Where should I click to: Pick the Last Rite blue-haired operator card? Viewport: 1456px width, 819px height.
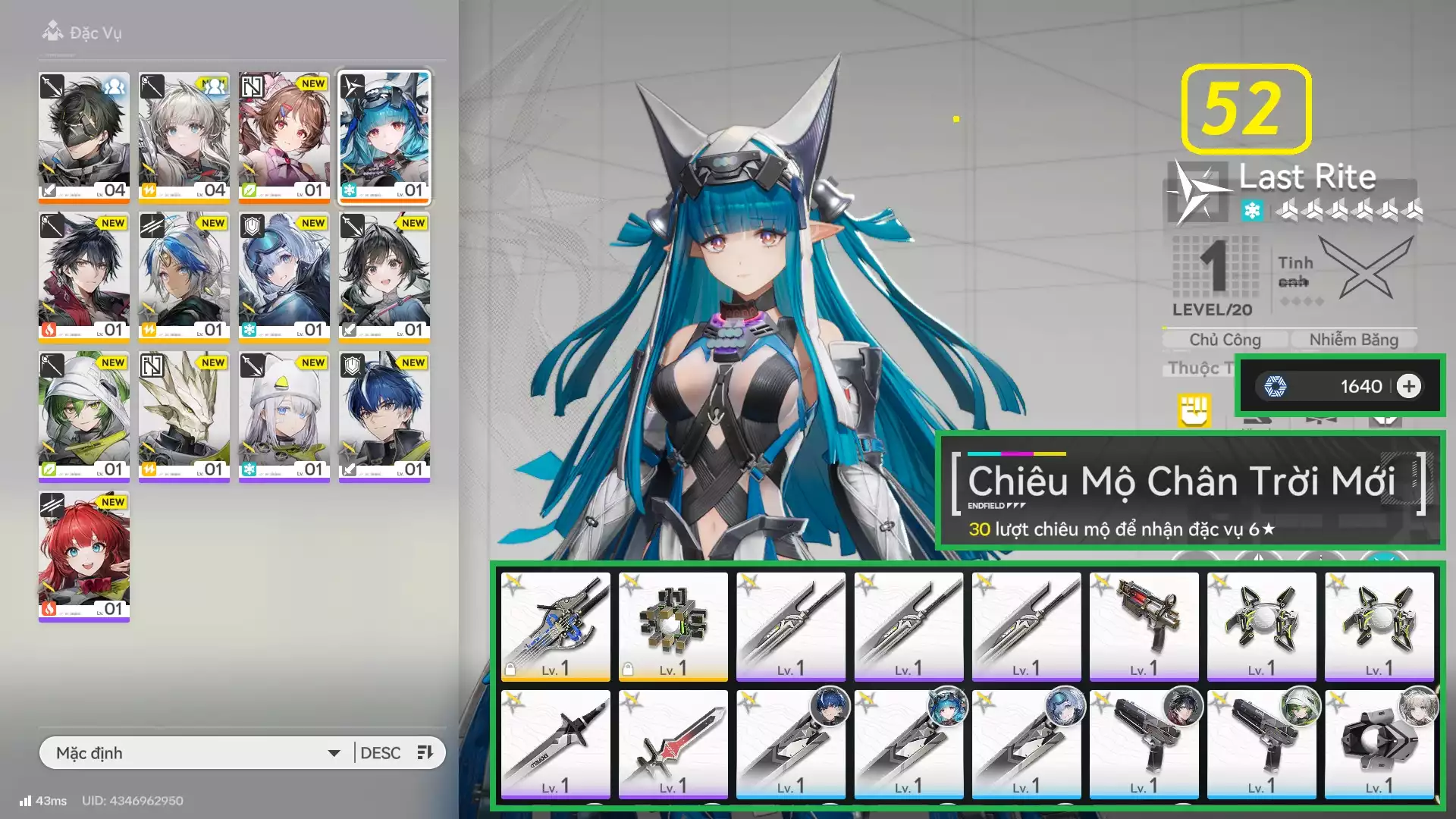point(384,136)
